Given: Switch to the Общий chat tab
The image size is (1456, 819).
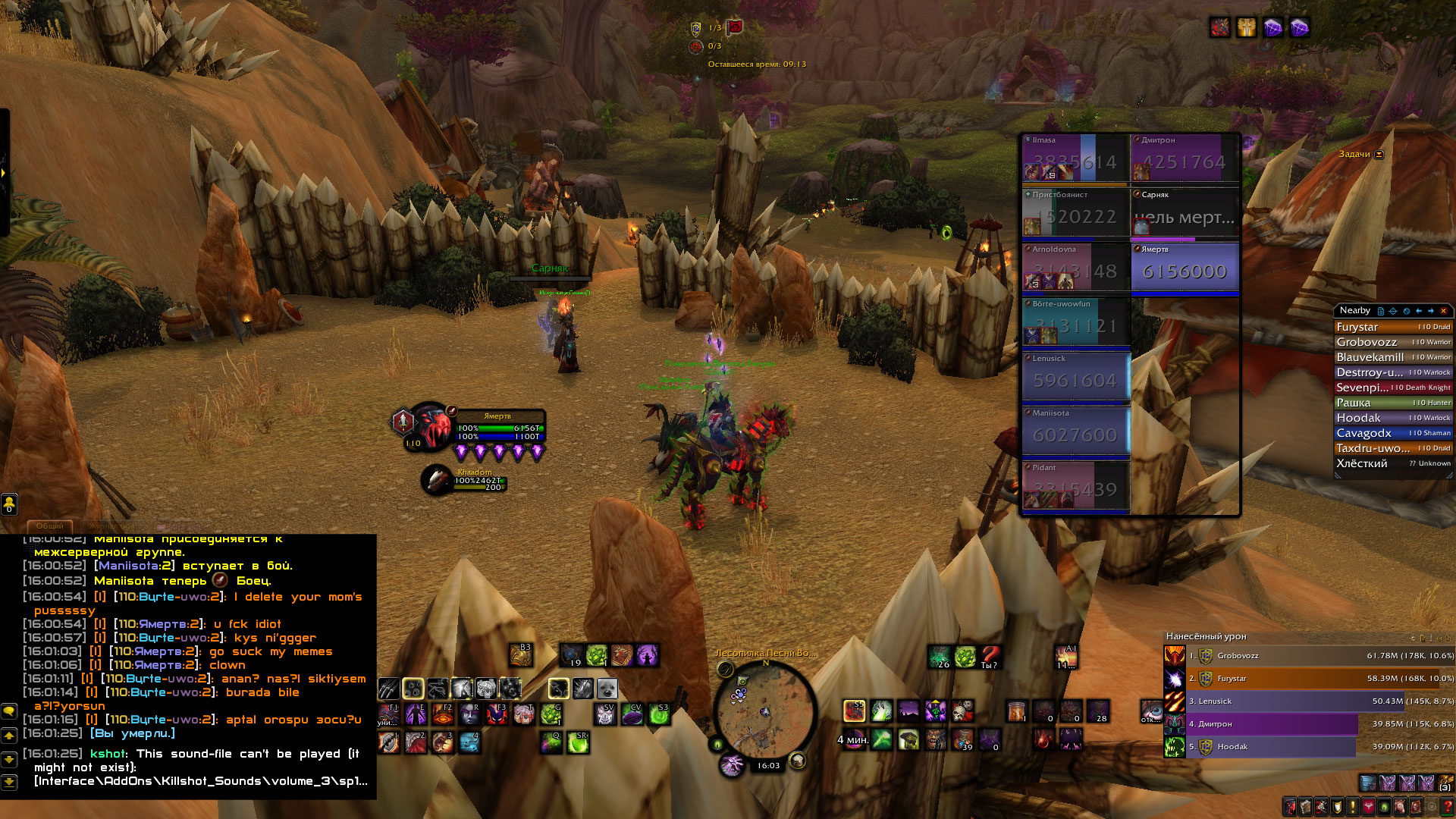Looking at the screenshot, I should [x=50, y=526].
